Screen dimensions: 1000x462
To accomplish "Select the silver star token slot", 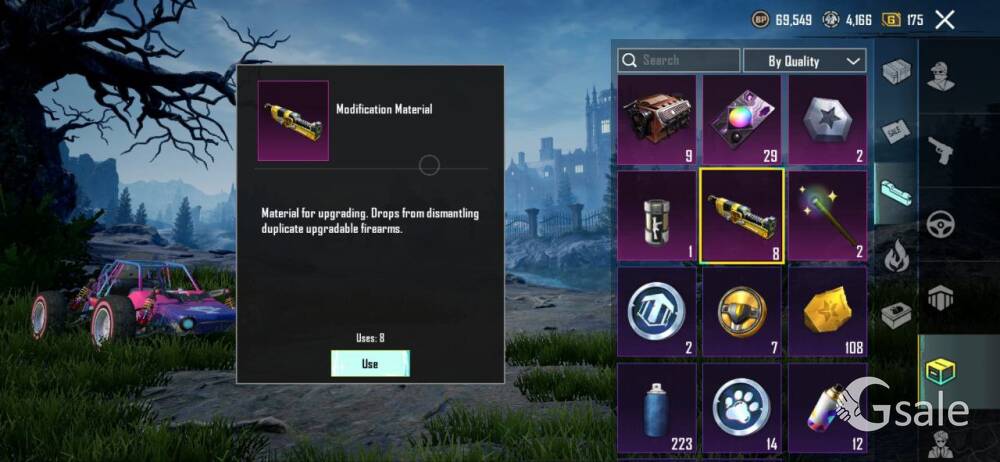I will coord(827,120).
